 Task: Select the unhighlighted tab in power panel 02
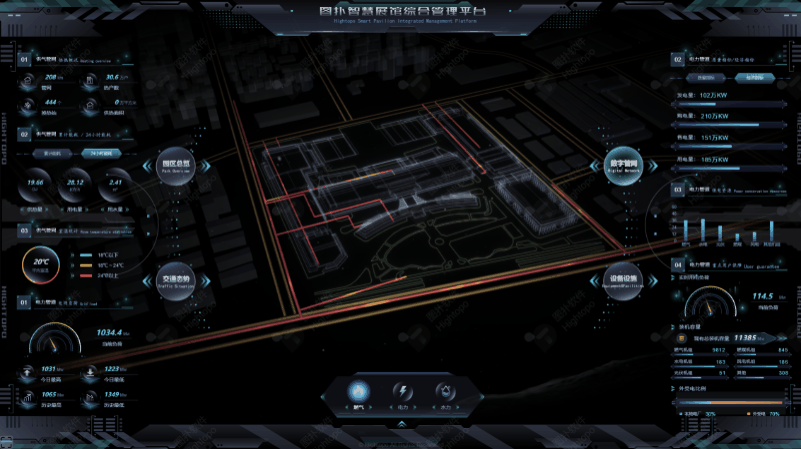(706, 77)
